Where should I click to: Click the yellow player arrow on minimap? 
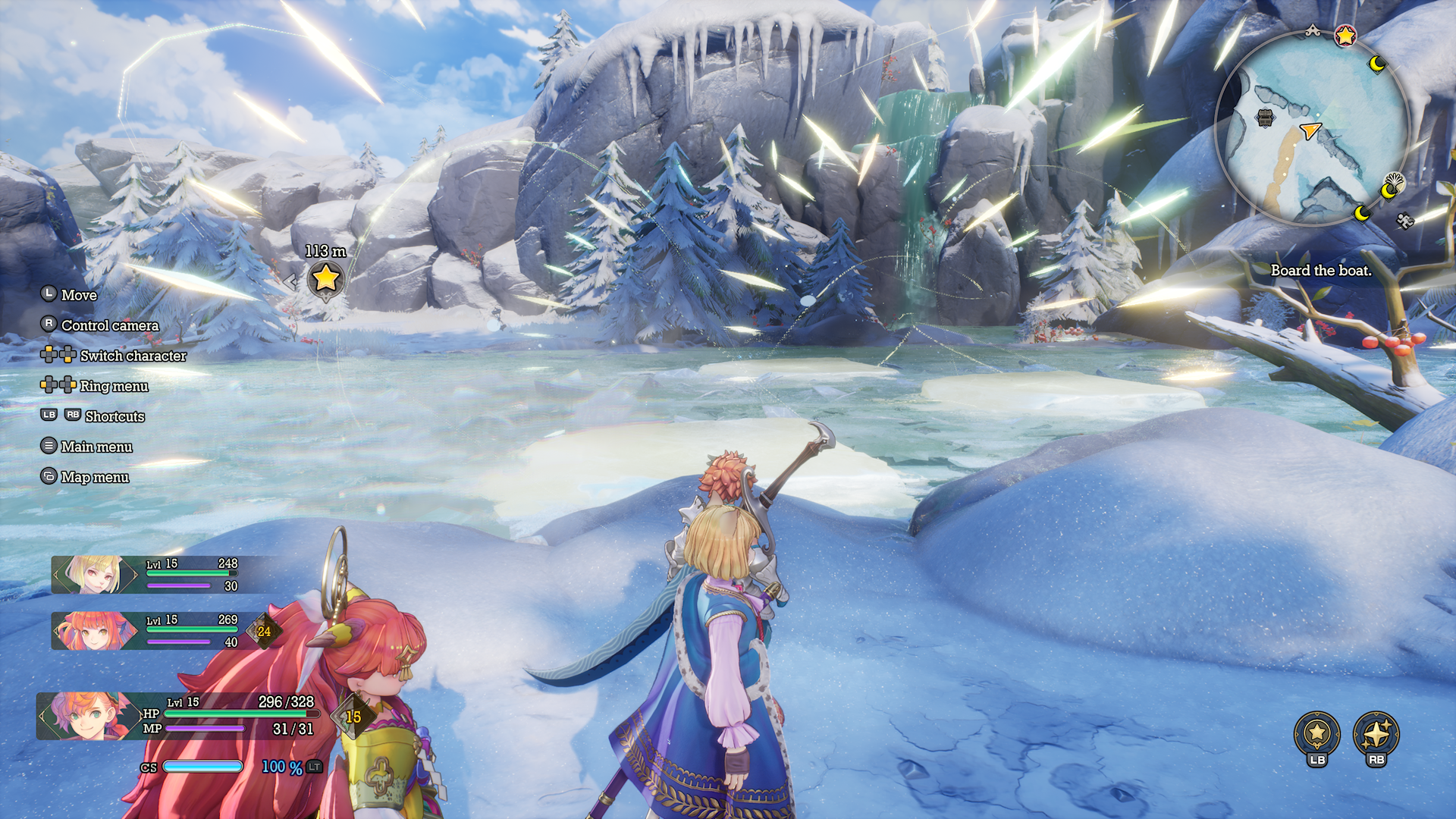(1310, 130)
